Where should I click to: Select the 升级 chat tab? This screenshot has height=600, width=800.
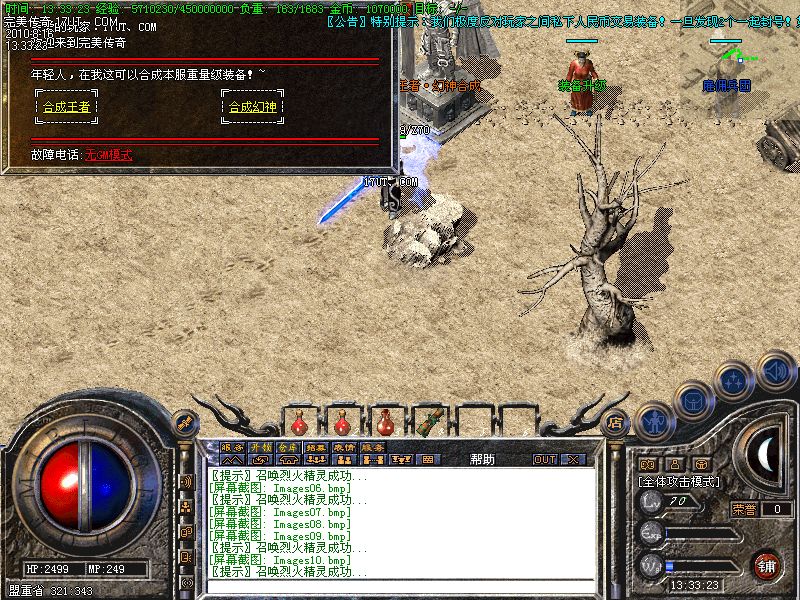pyautogui.click(x=259, y=447)
